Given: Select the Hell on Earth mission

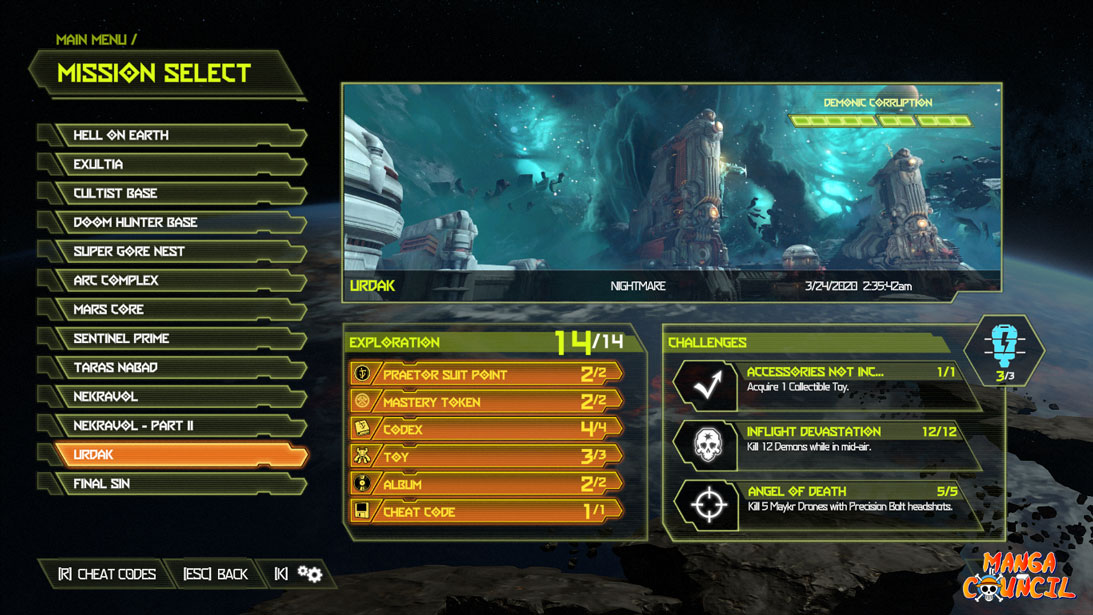Looking at the screenshot, I should coord(170,135).
